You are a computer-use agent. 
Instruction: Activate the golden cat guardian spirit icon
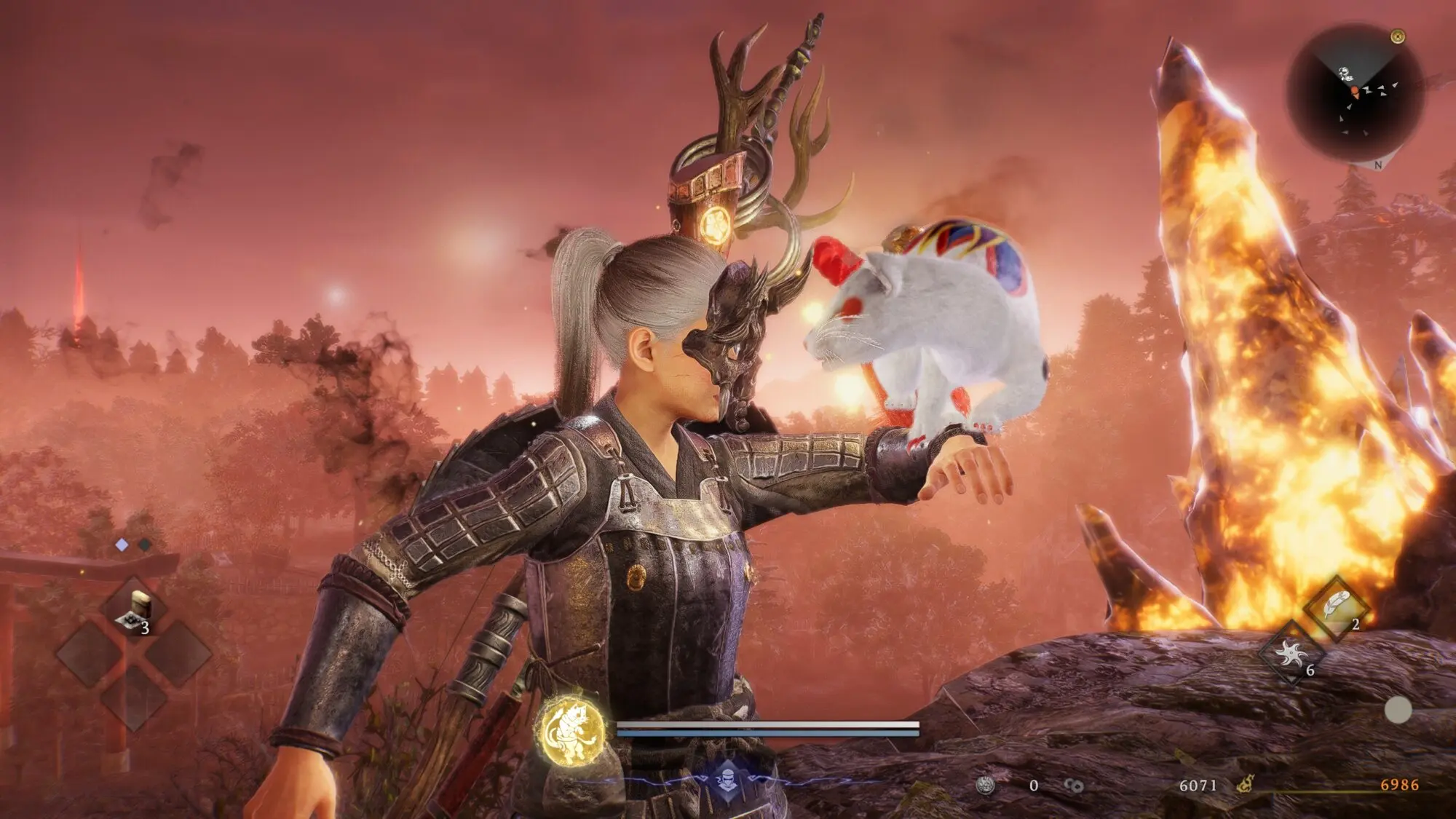(574, 730)
